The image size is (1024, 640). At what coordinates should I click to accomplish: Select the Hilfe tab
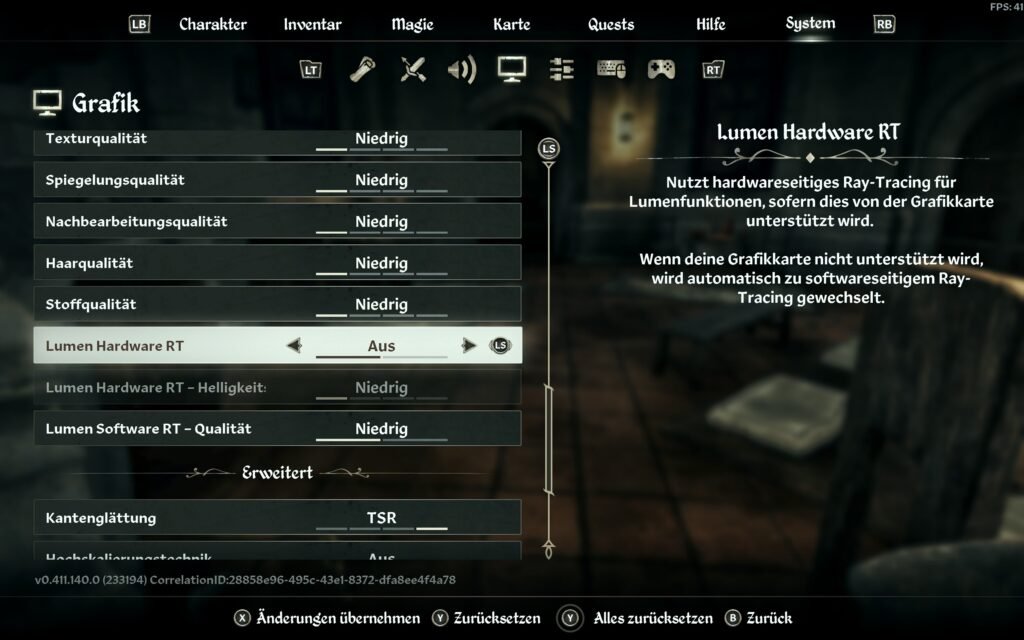click(710, 24)
